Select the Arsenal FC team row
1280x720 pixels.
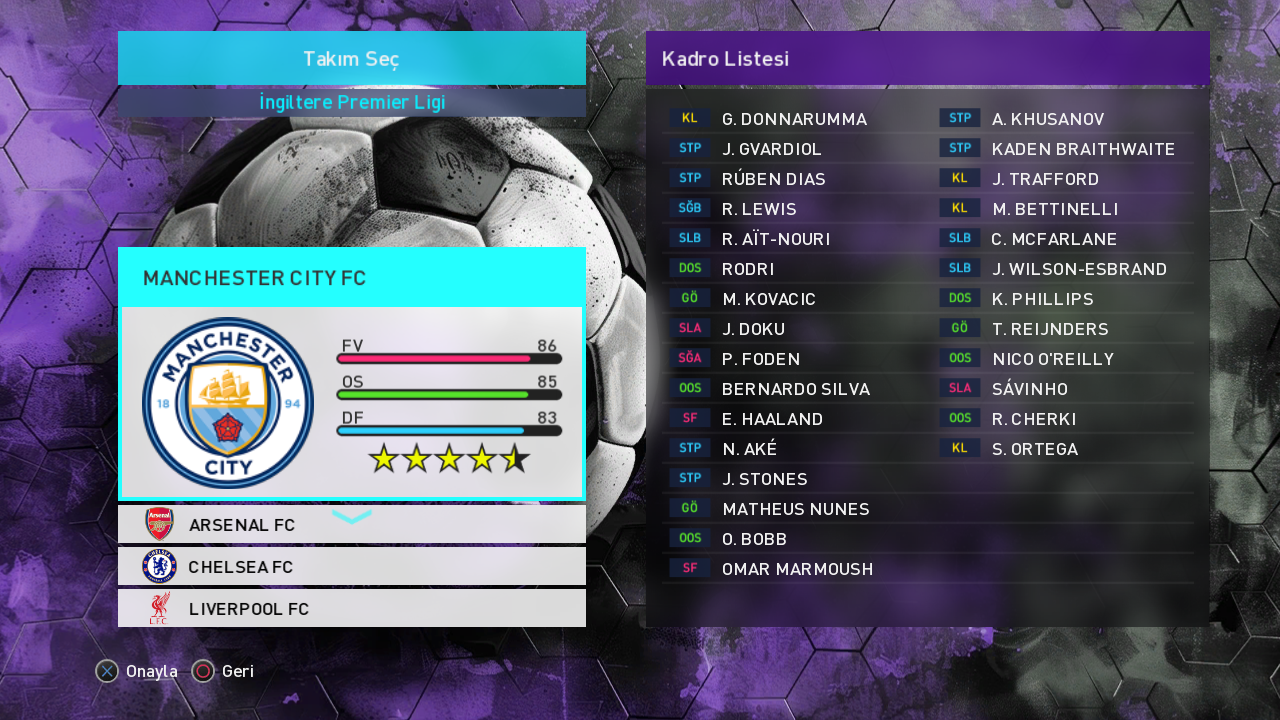351,525
